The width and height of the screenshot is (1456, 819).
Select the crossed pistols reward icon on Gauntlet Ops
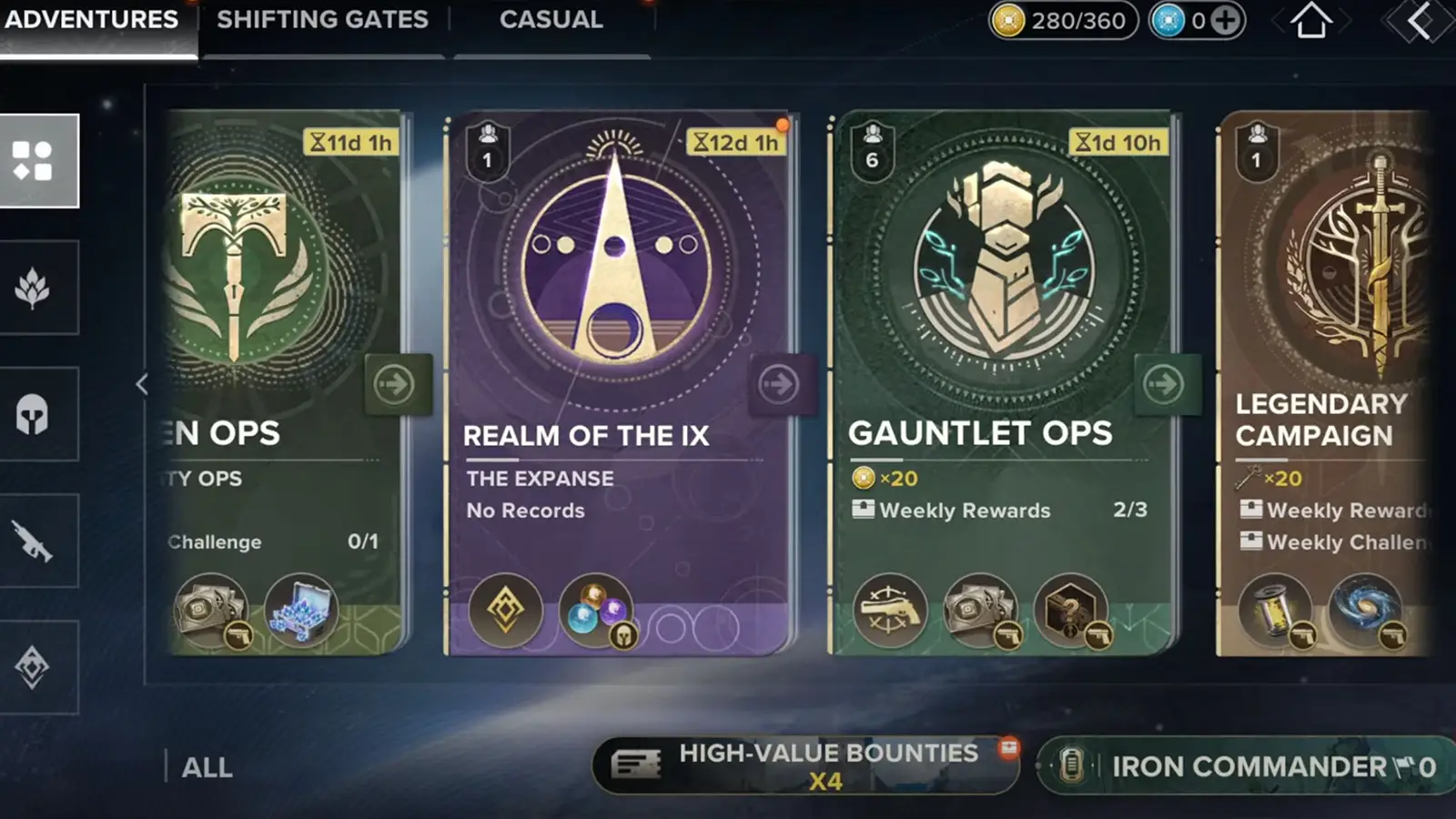point(889,608)
